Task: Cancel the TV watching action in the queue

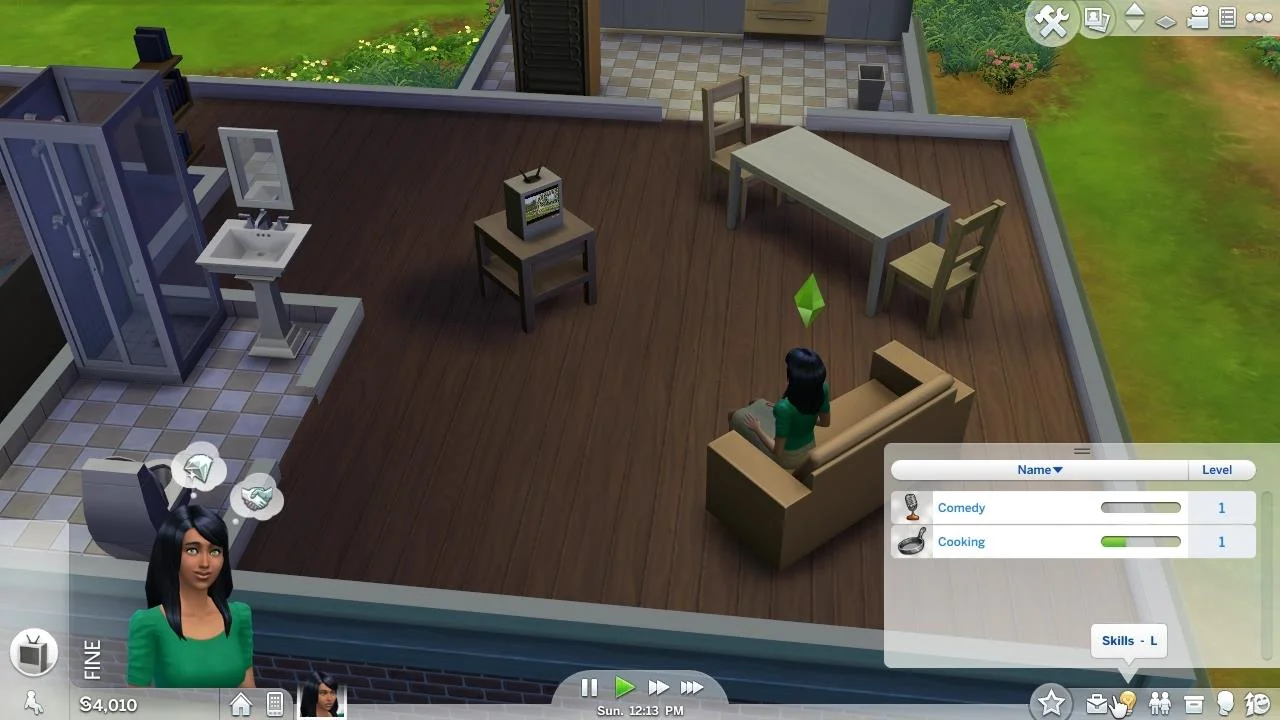Action: click(34, 652)
